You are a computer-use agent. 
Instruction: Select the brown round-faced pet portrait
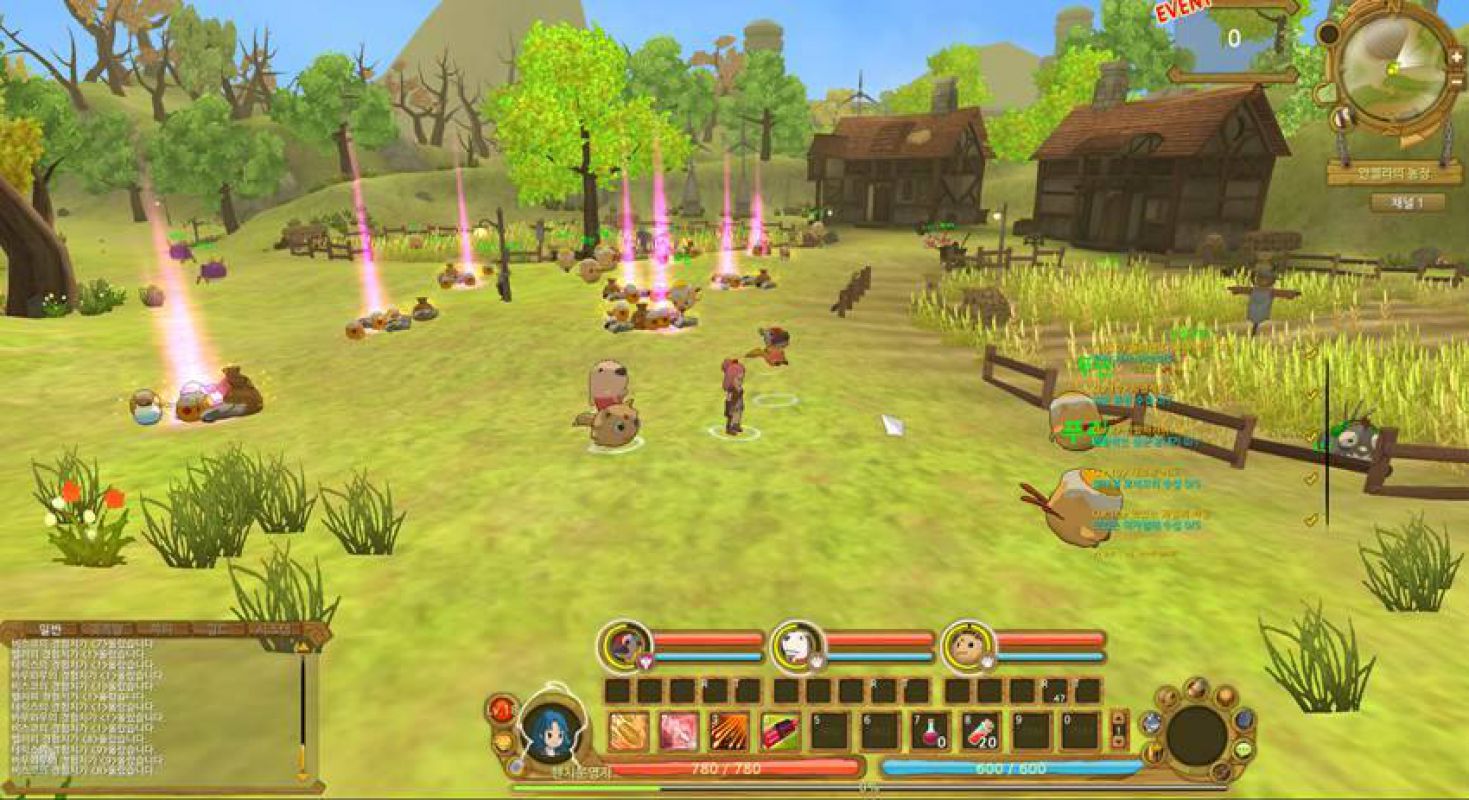click(x=968, y=646)
